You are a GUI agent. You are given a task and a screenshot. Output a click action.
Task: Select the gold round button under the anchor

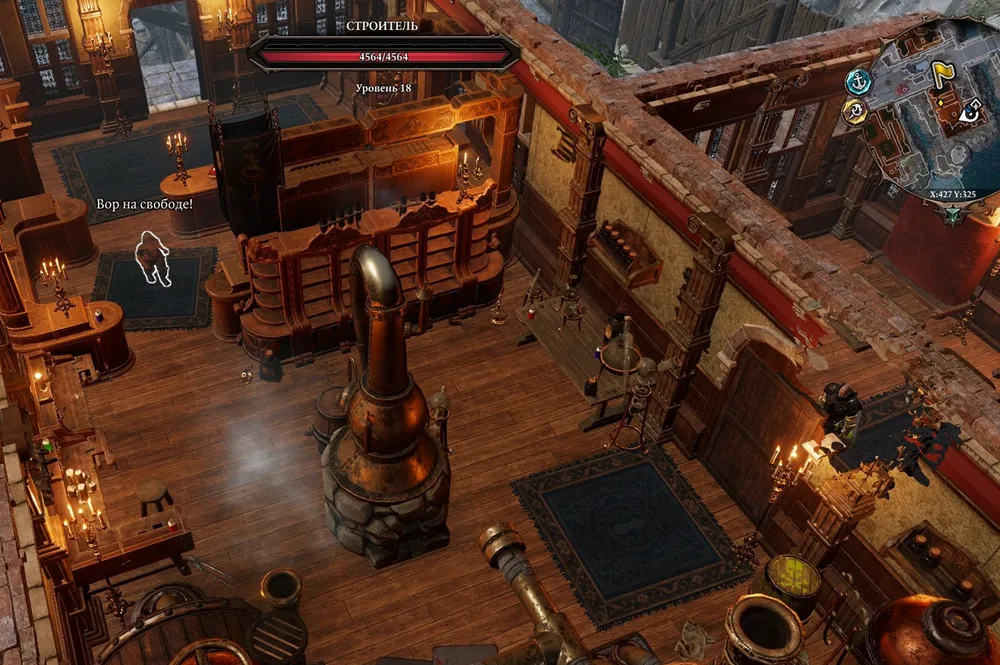[x=854, y=111]
